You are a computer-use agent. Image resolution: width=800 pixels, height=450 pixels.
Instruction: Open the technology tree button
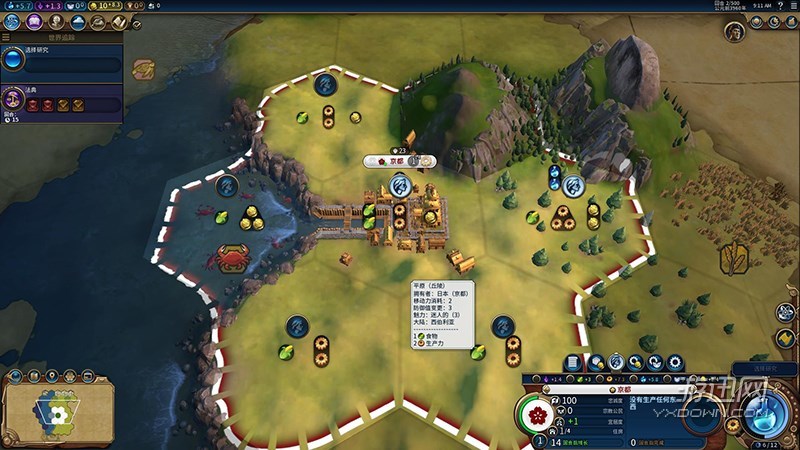click(13, 21)
